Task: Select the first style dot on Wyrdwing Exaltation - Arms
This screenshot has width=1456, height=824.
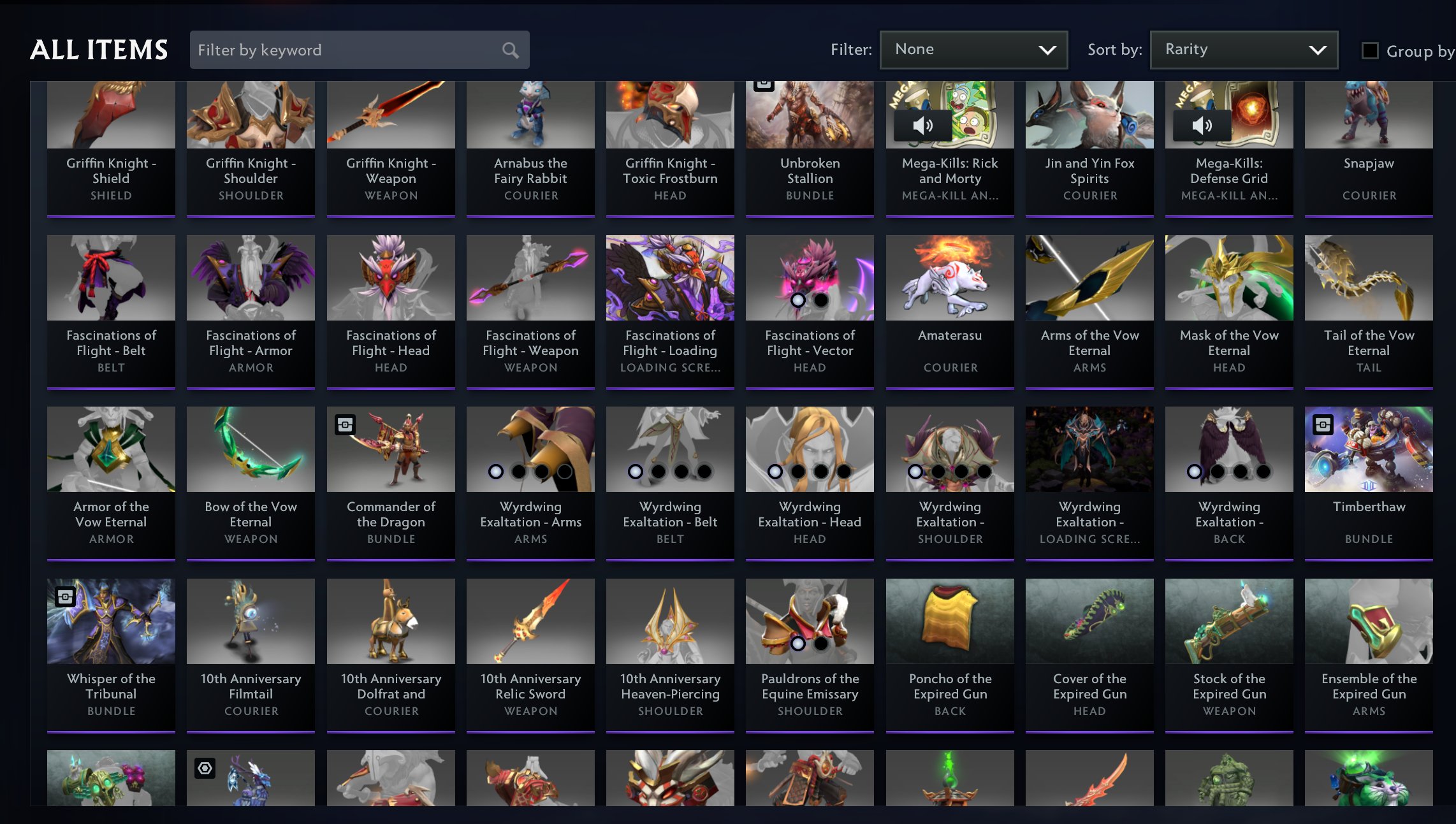Action: pyautogui.click(x=495, y=472)
